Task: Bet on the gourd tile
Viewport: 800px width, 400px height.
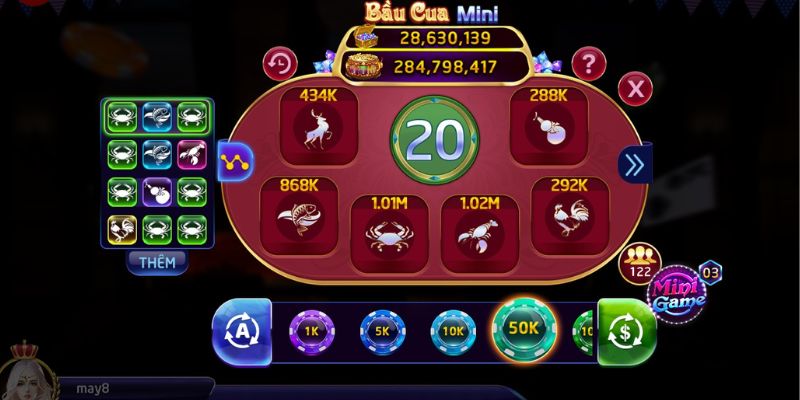Action: pyautogui.click(x=549, y=127)
